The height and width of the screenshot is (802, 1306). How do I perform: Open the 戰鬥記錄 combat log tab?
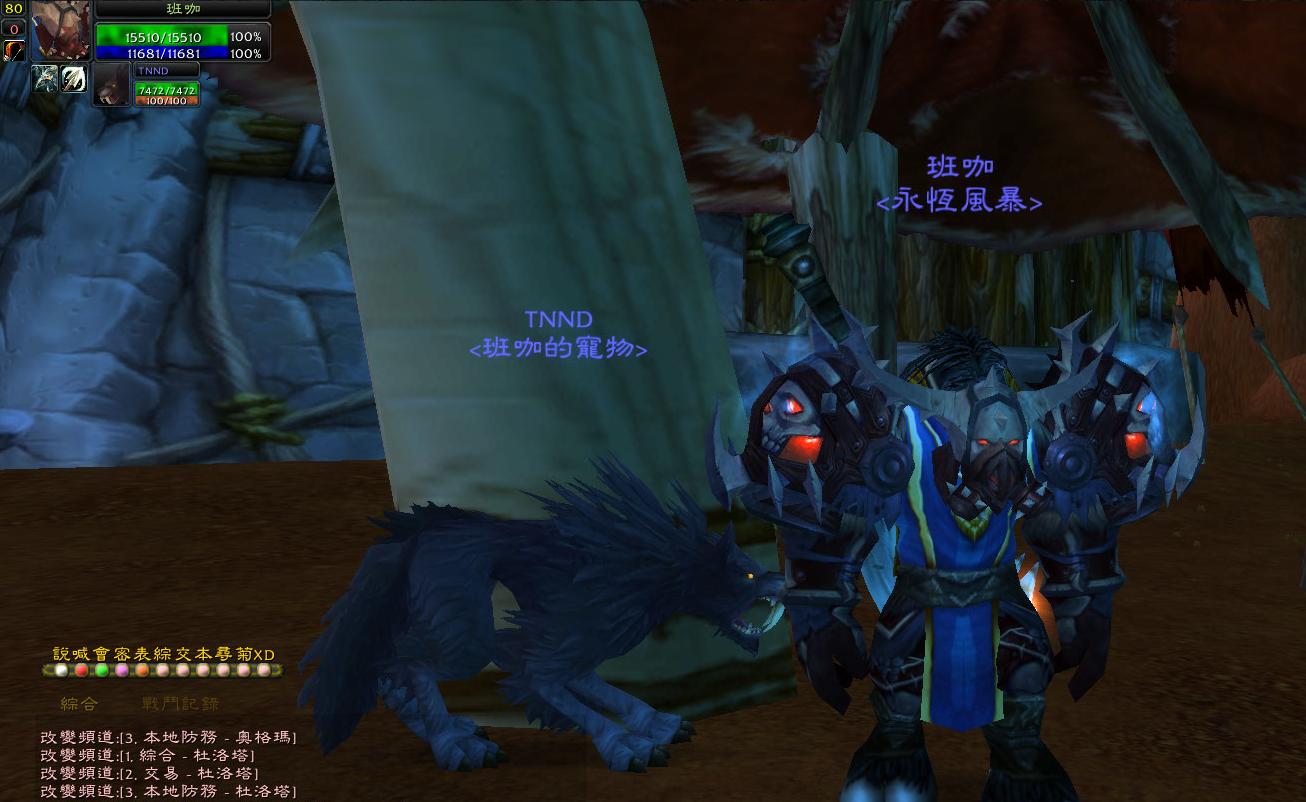(180, 704)
